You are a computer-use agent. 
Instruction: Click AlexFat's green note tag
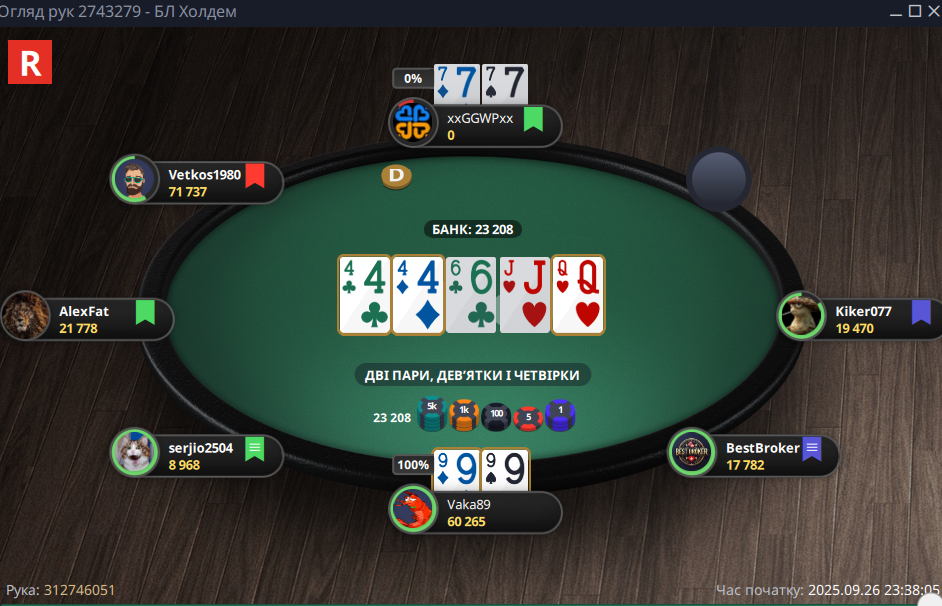[x=145, y=313]
